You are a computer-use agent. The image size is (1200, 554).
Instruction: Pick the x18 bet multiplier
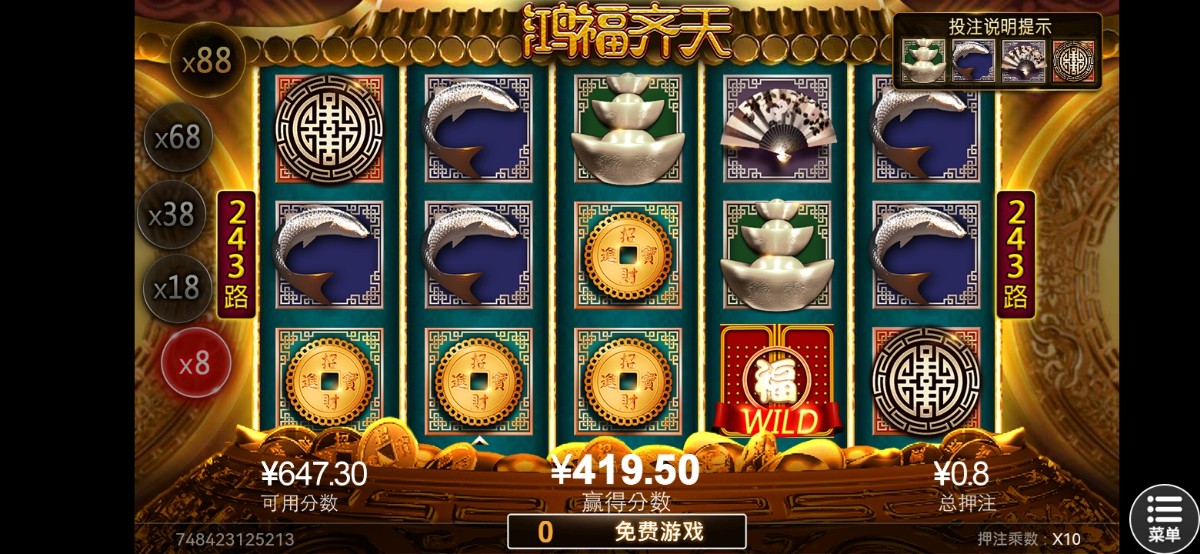[178, 288]
